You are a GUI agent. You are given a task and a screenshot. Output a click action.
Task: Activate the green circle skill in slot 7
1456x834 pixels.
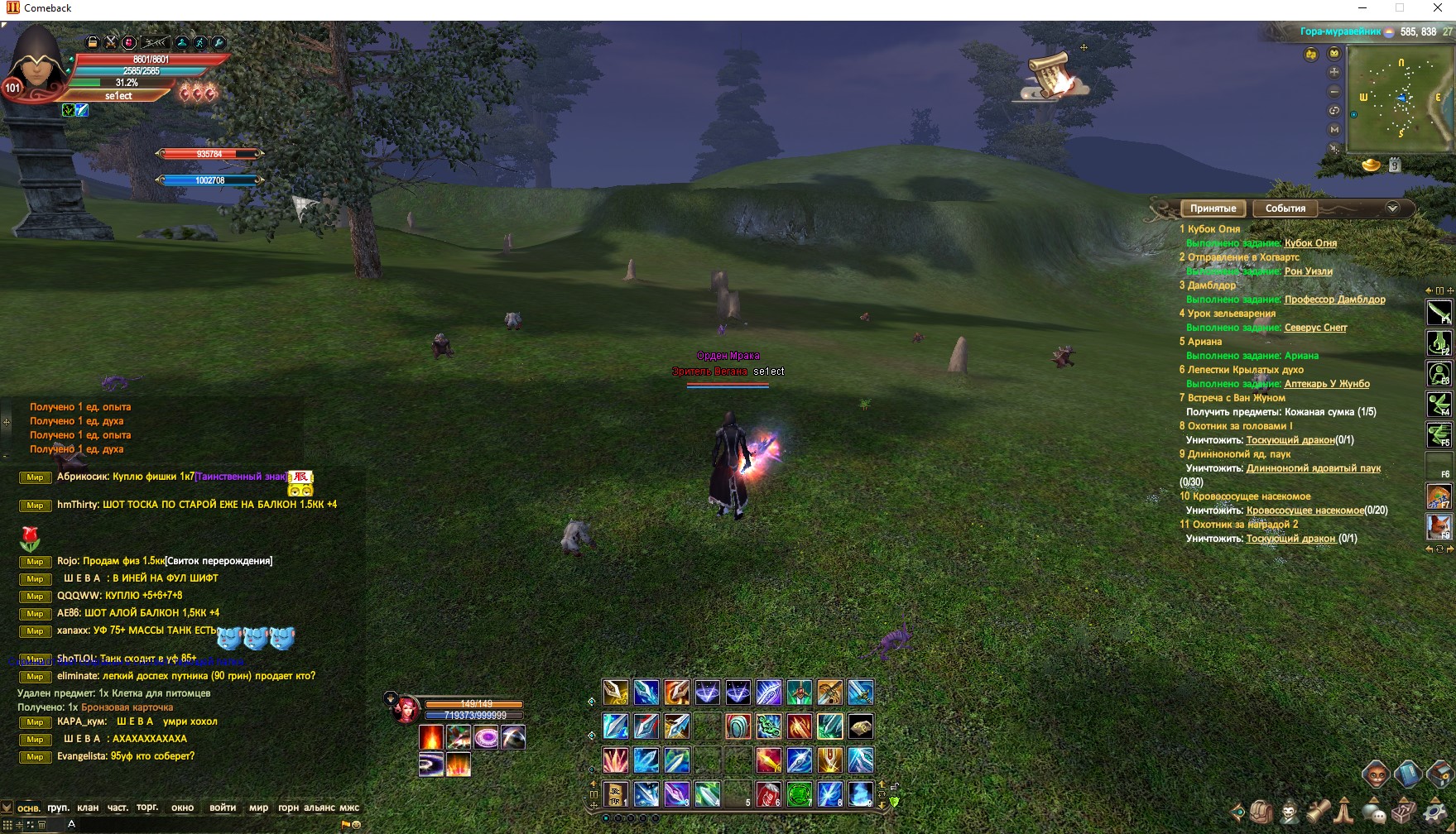point(799,794)
